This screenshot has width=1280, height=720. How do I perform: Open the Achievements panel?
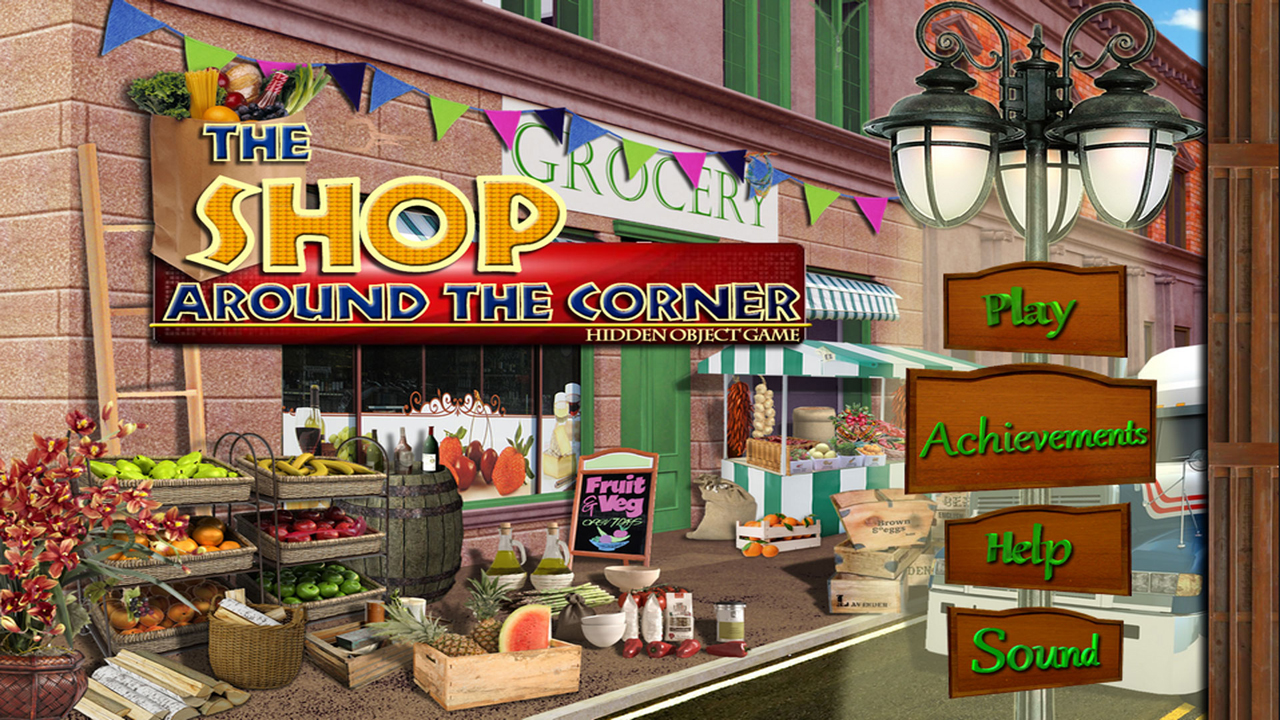[1030, 434]
